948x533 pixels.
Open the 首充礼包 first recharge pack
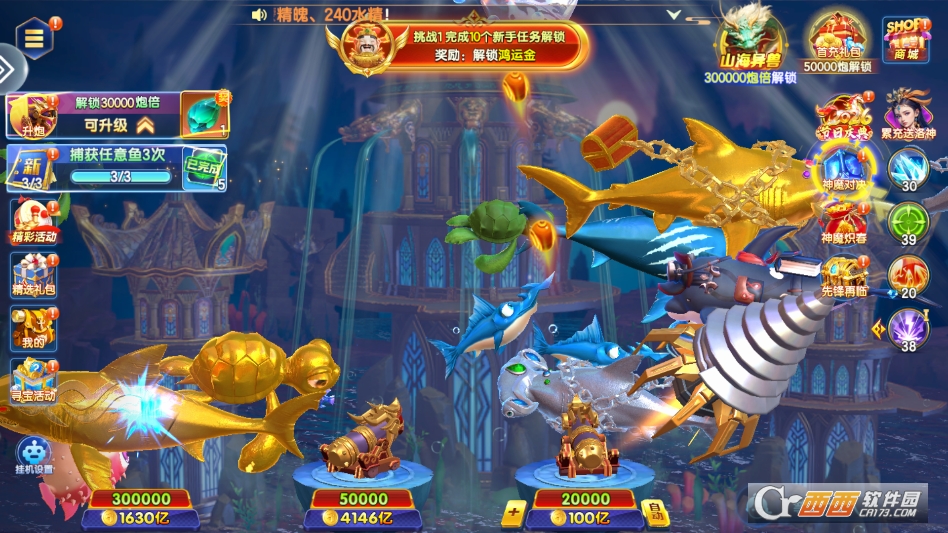coord(836,42)
